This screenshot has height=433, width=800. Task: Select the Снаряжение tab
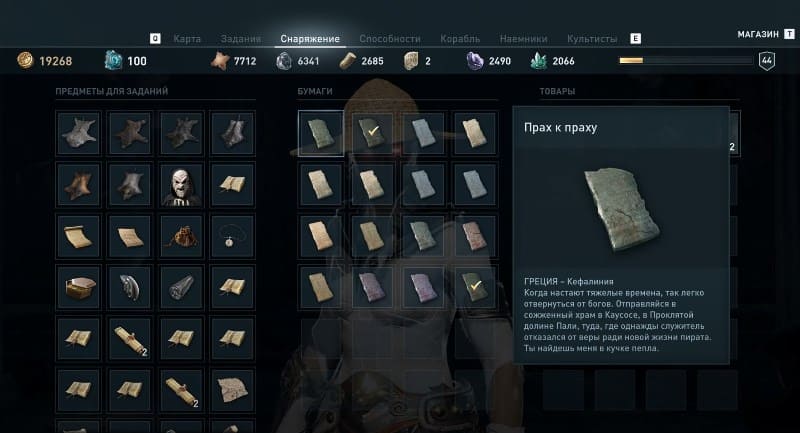(310, 39)
